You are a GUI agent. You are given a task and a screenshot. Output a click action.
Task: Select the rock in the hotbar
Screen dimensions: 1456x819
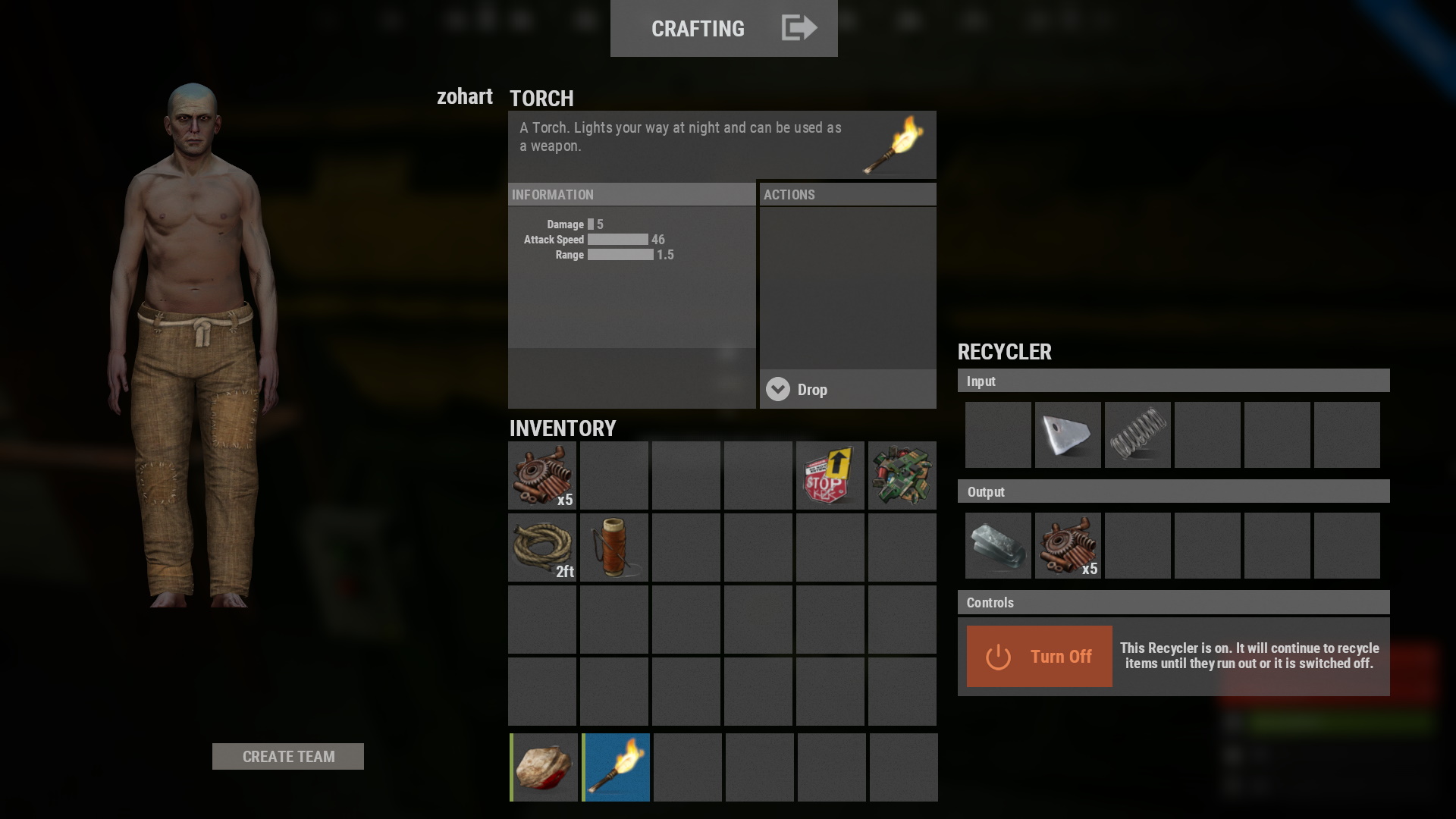click(543, 767)
